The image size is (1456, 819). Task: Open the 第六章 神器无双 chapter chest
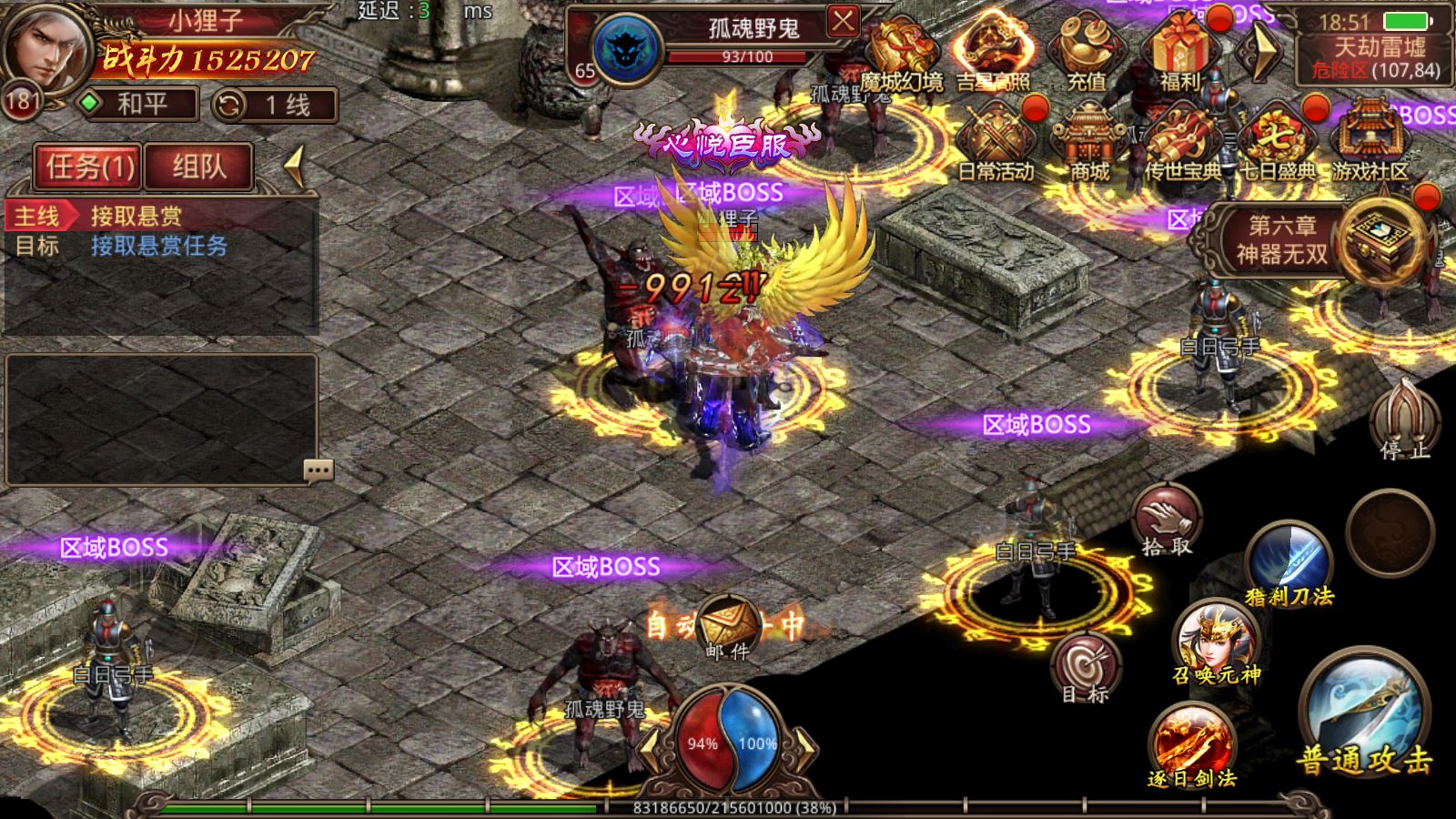pyautogui.click(x=1383, y=238)
